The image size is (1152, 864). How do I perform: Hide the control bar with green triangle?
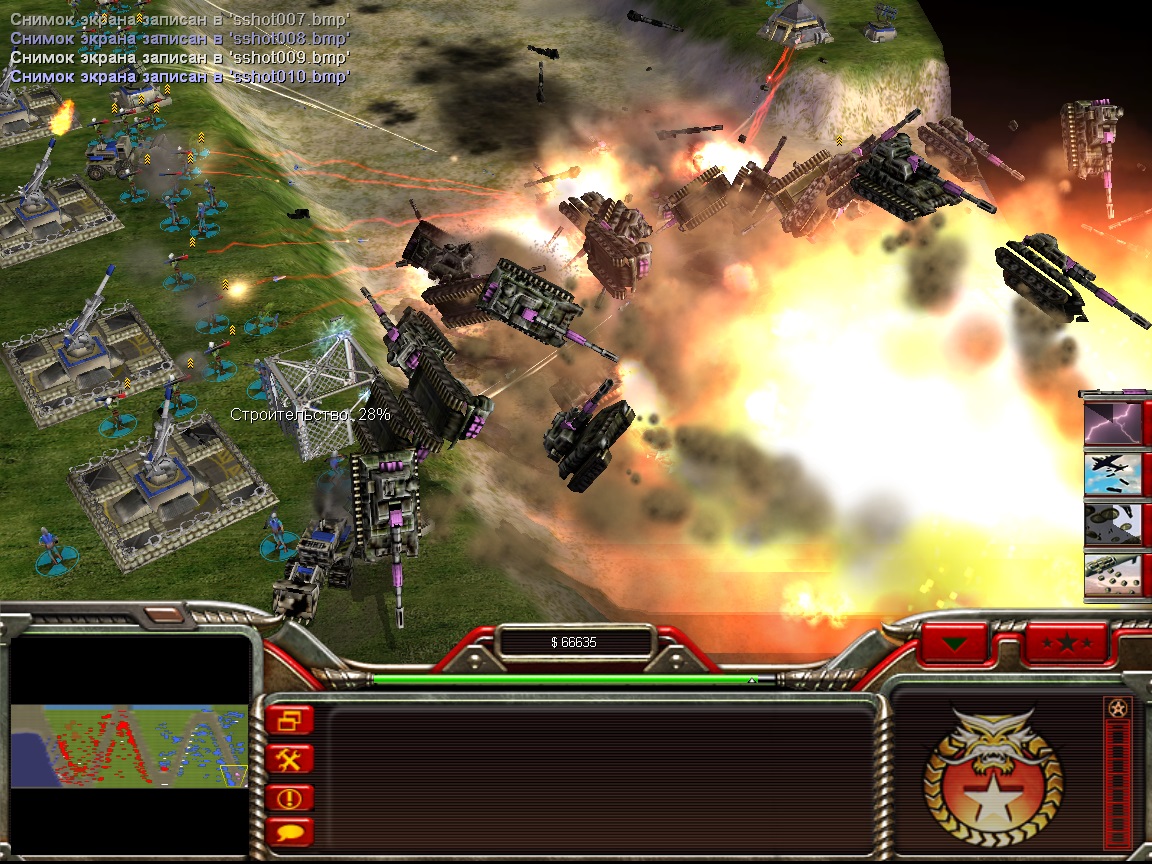955,643
